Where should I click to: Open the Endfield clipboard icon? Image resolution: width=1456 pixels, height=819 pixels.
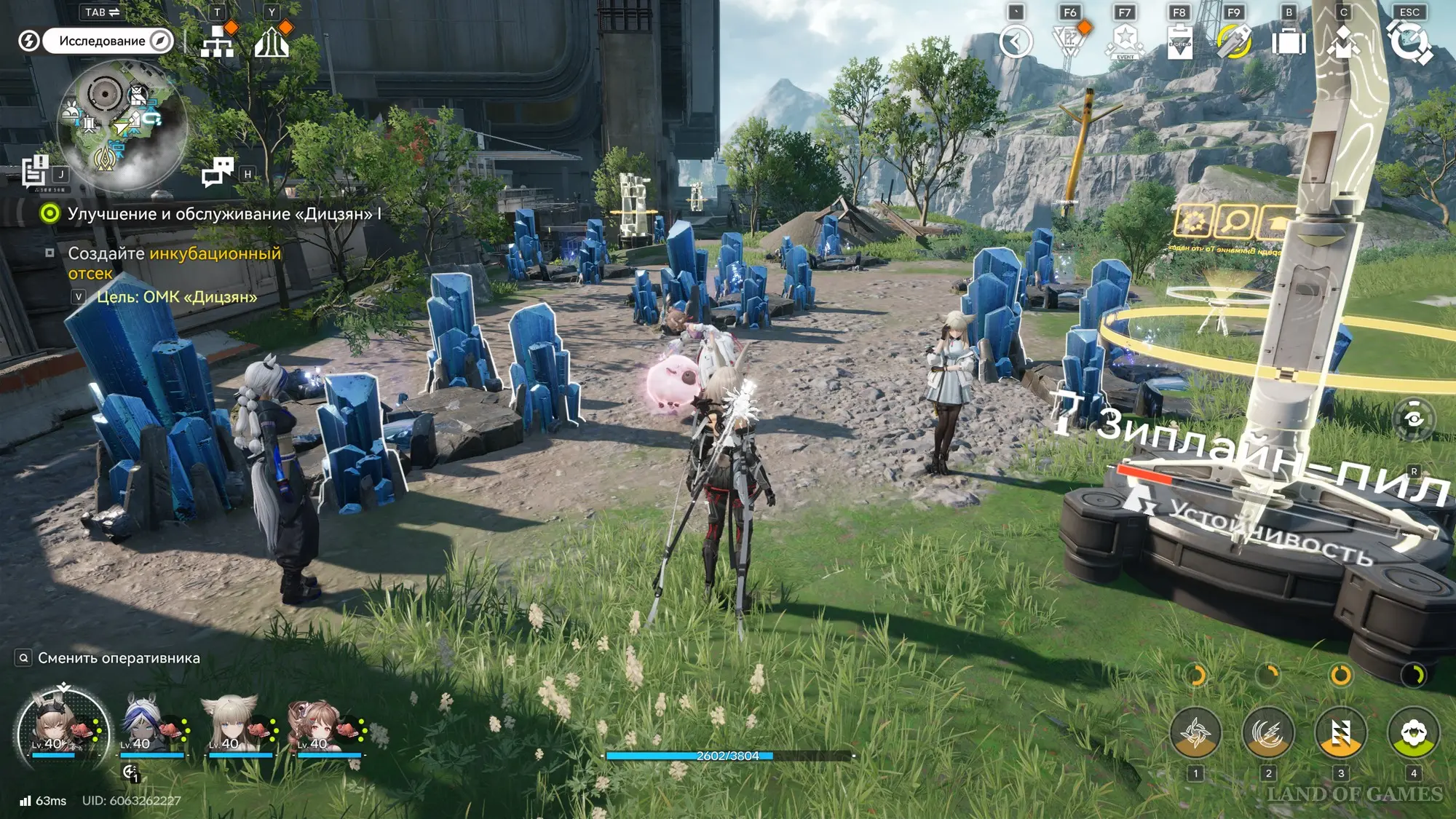point(1179,41)
